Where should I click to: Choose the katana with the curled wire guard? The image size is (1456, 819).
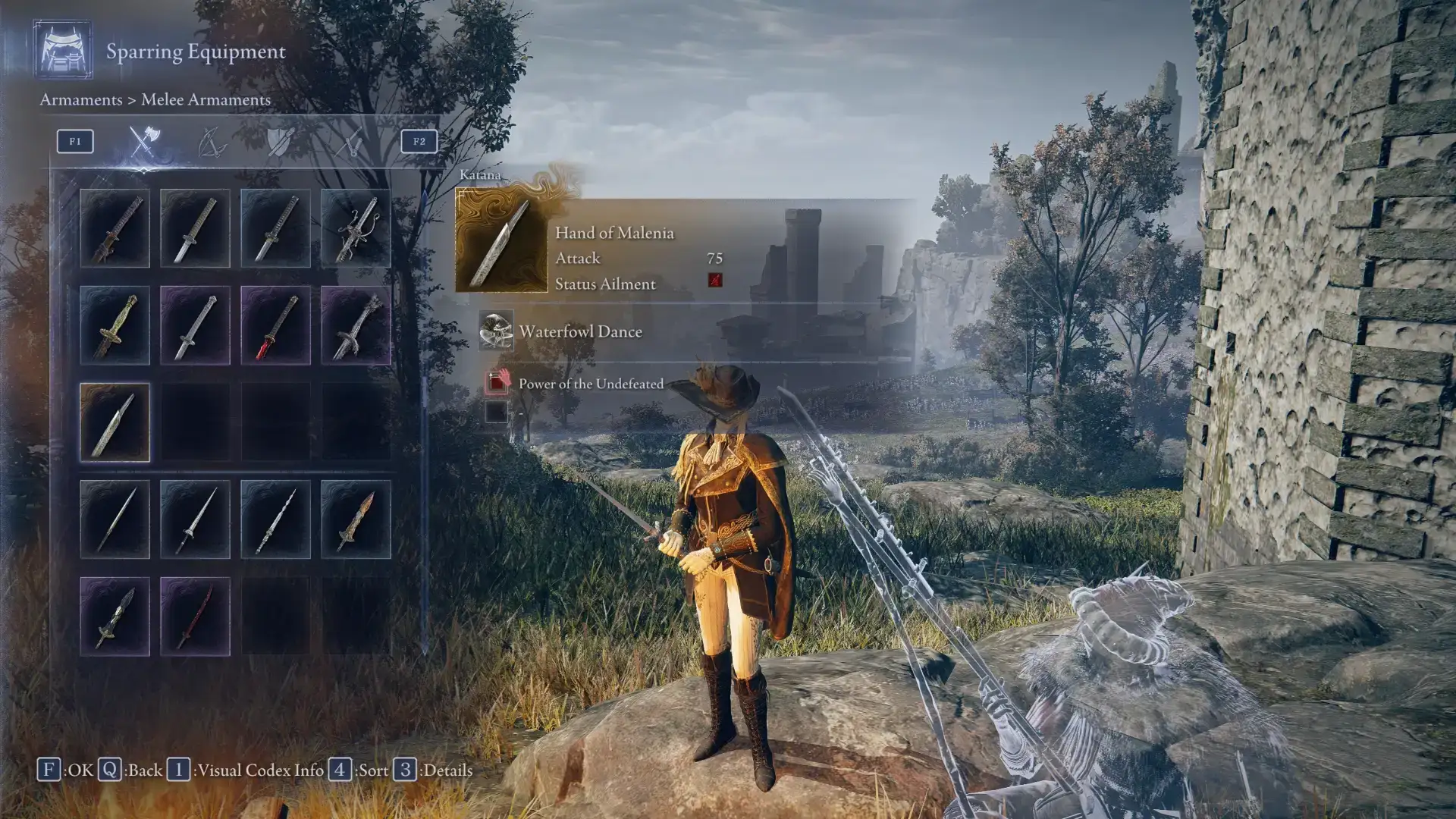point(356,228)
